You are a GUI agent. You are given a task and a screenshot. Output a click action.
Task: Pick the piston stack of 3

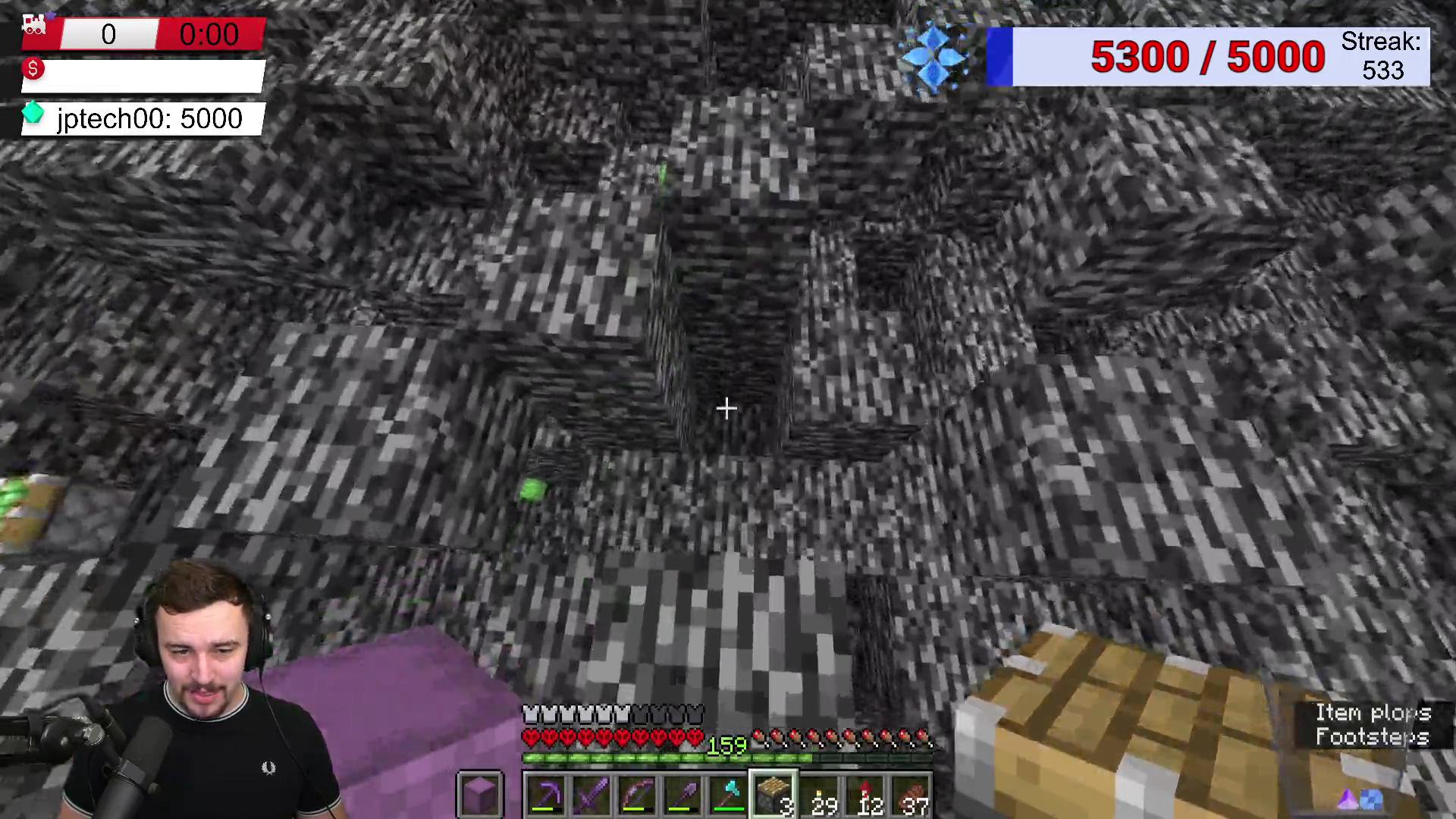point(773,795)
